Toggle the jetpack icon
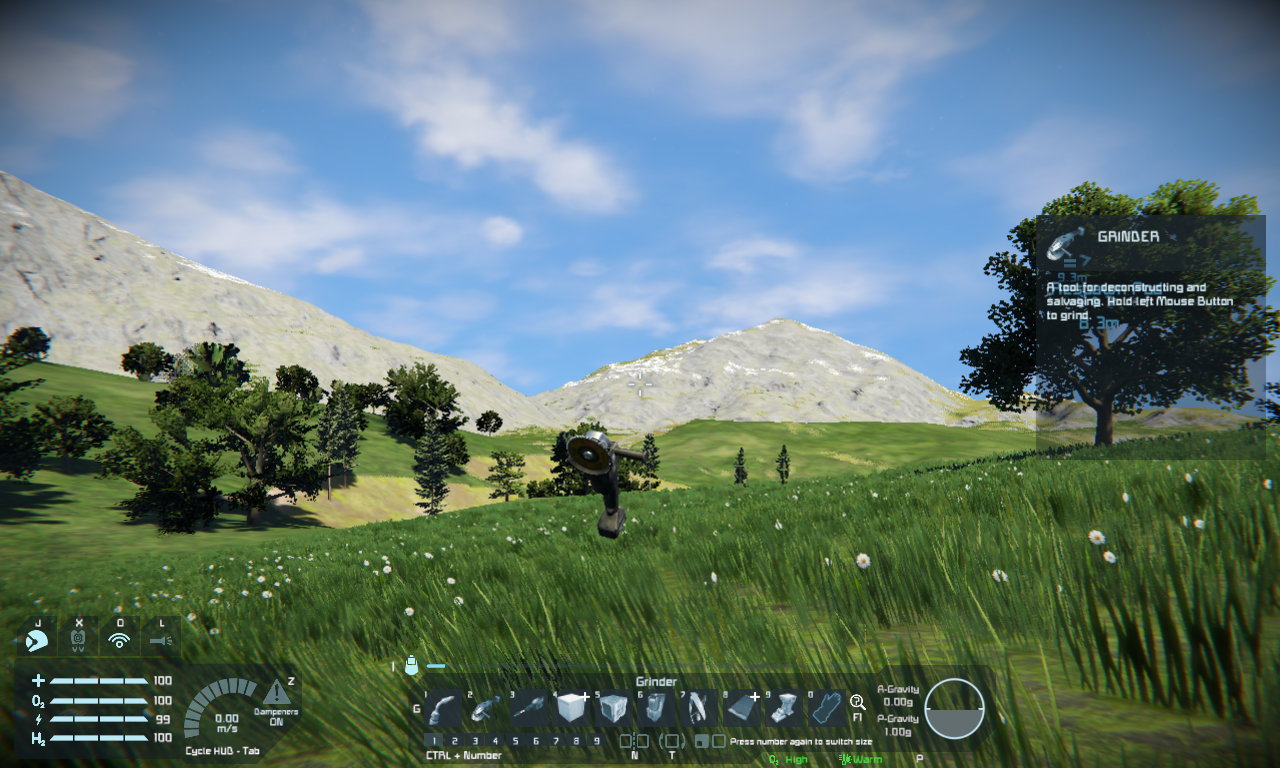The width and height of the screenshot is (1280, 768). pyautogui.click(x=79, y=640)
